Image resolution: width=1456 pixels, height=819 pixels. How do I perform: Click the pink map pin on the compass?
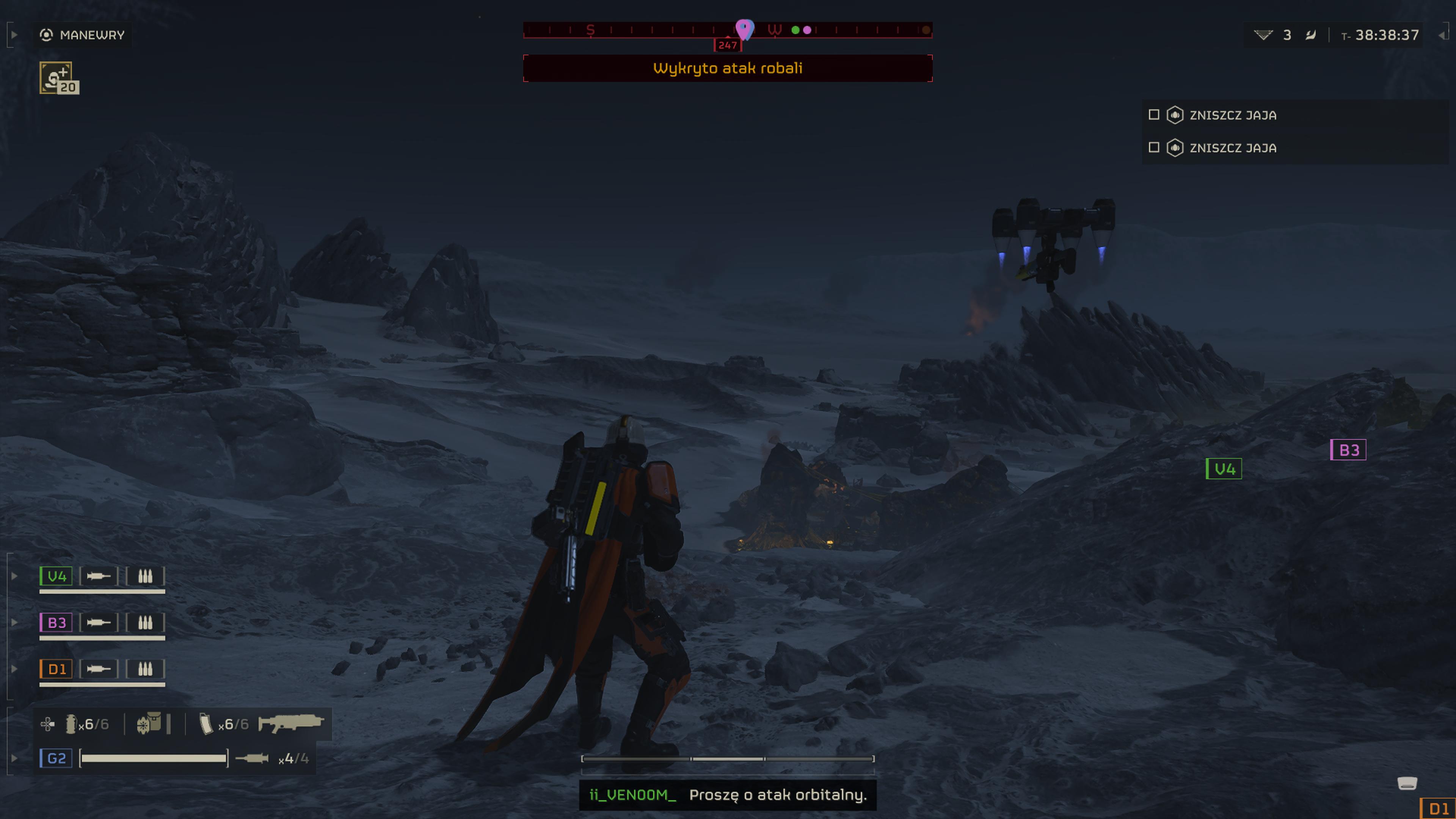click(744, 28)
